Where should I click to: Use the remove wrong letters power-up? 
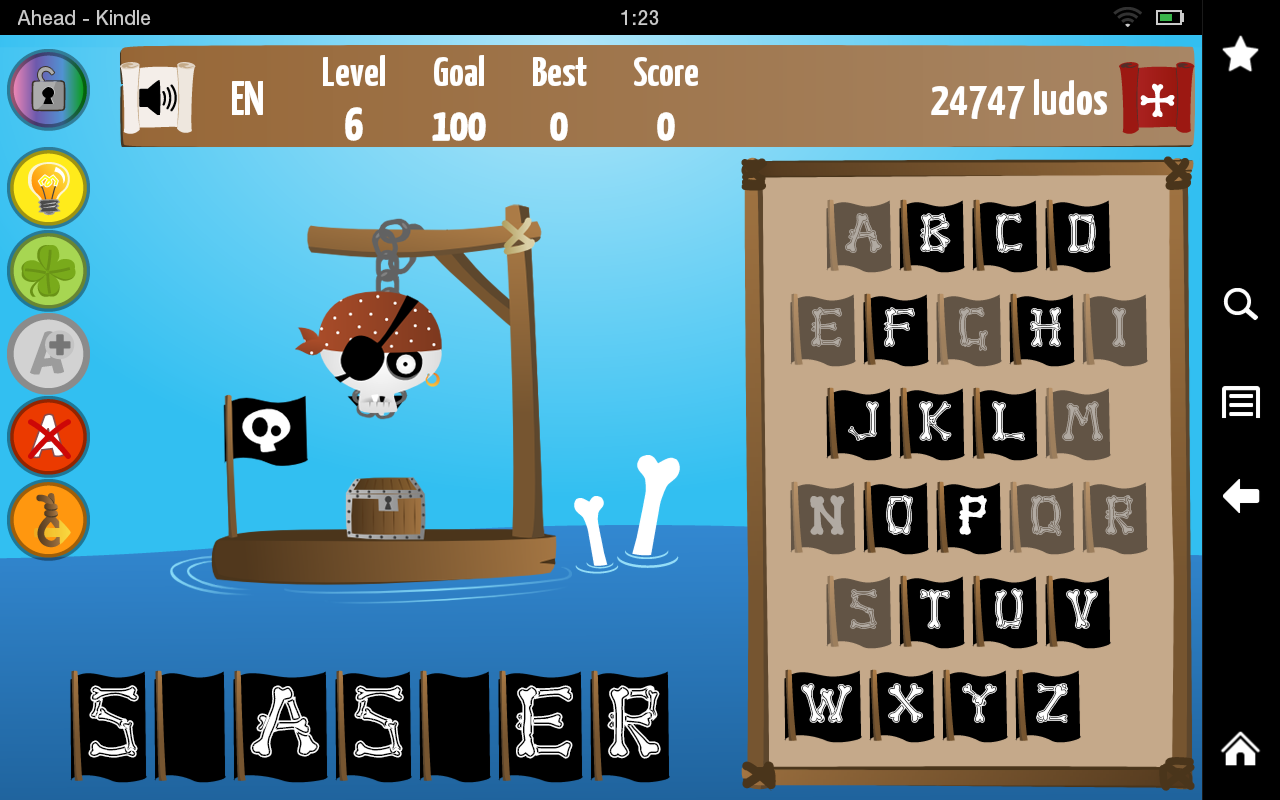click(48, 437)
